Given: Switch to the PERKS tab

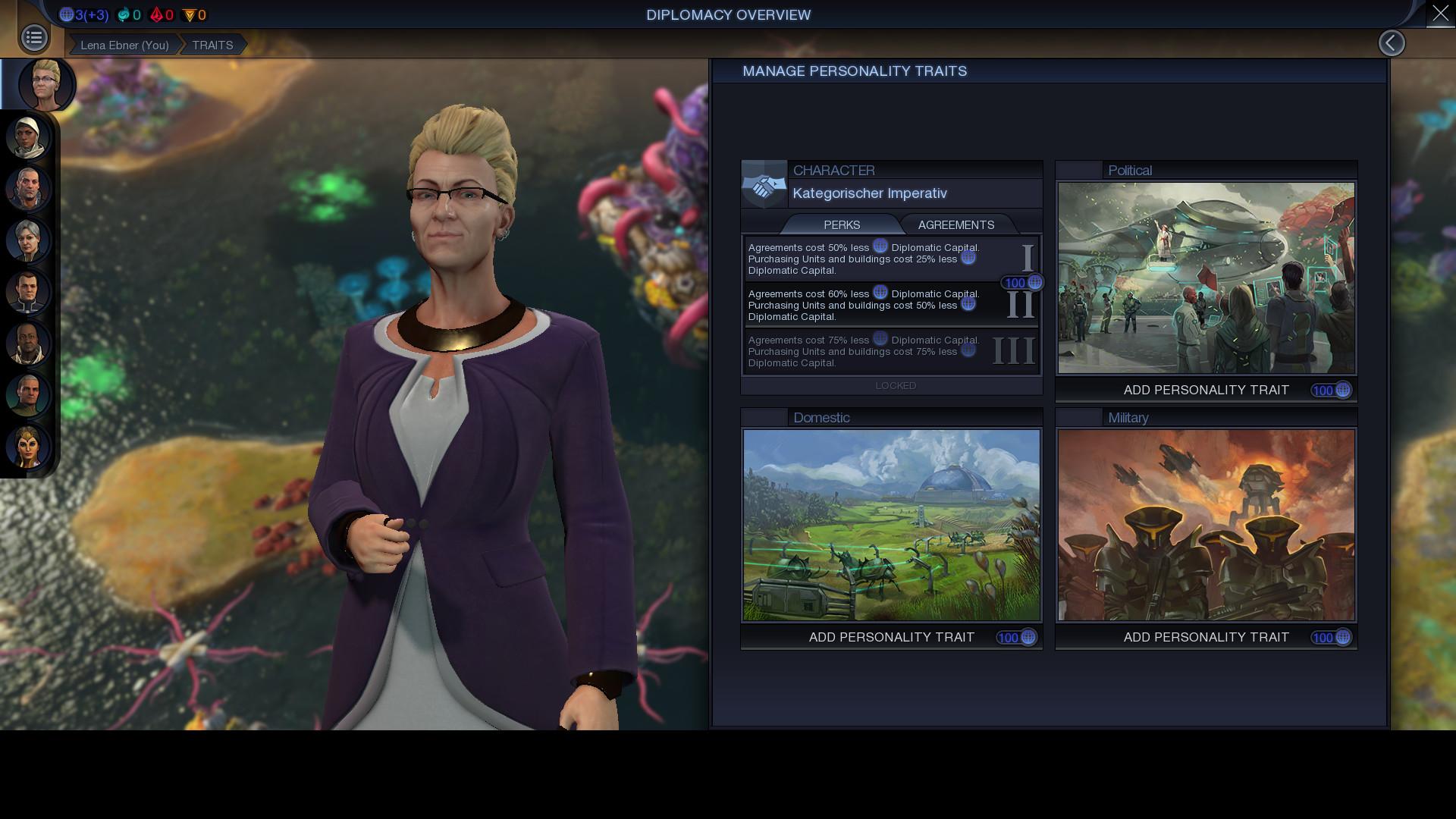Looking at the screenshot, I should click(x=843, y=224).
